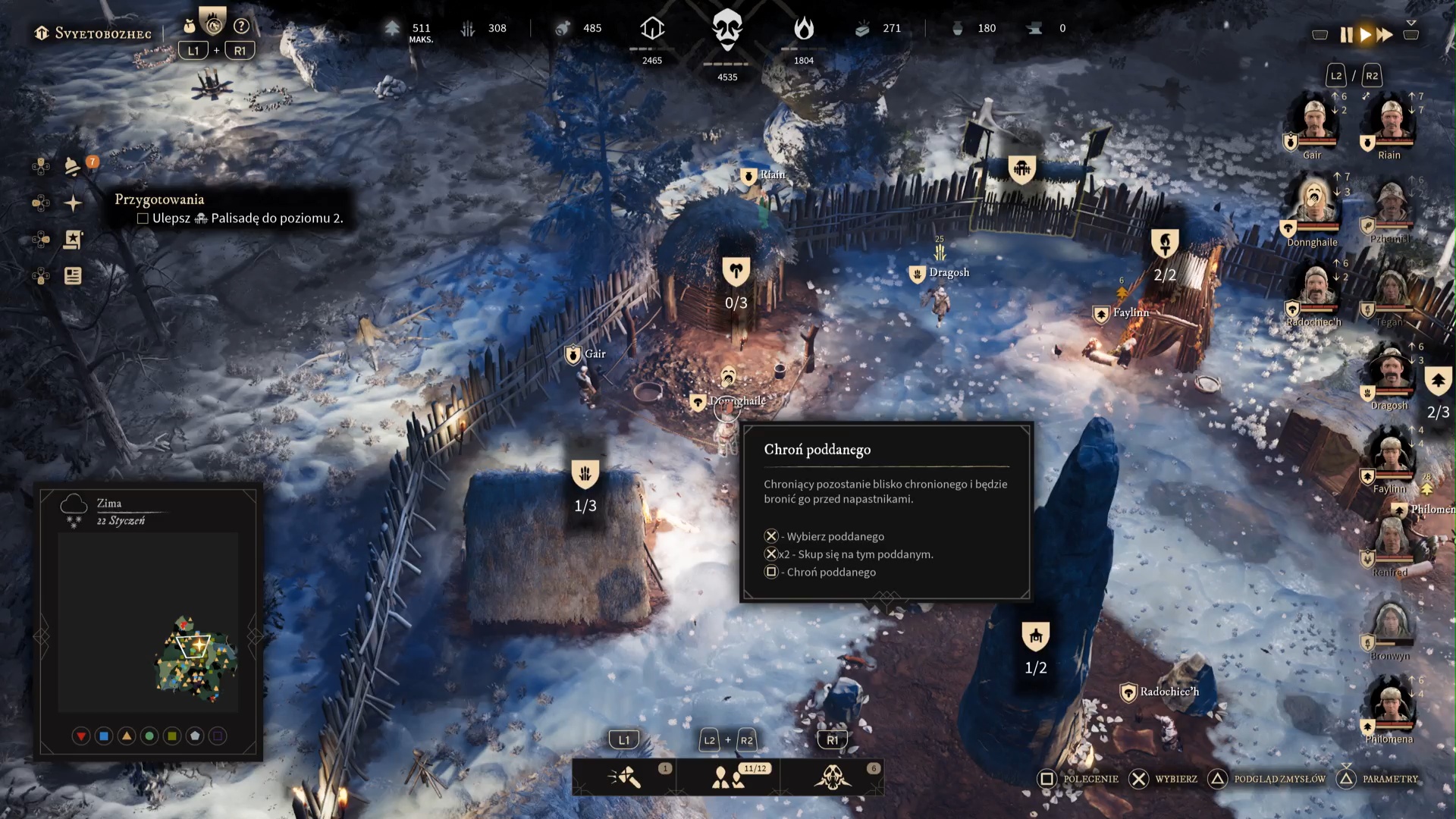Open the journal page icon
The width and height of the screenshot is (1456, 819).
73,276
